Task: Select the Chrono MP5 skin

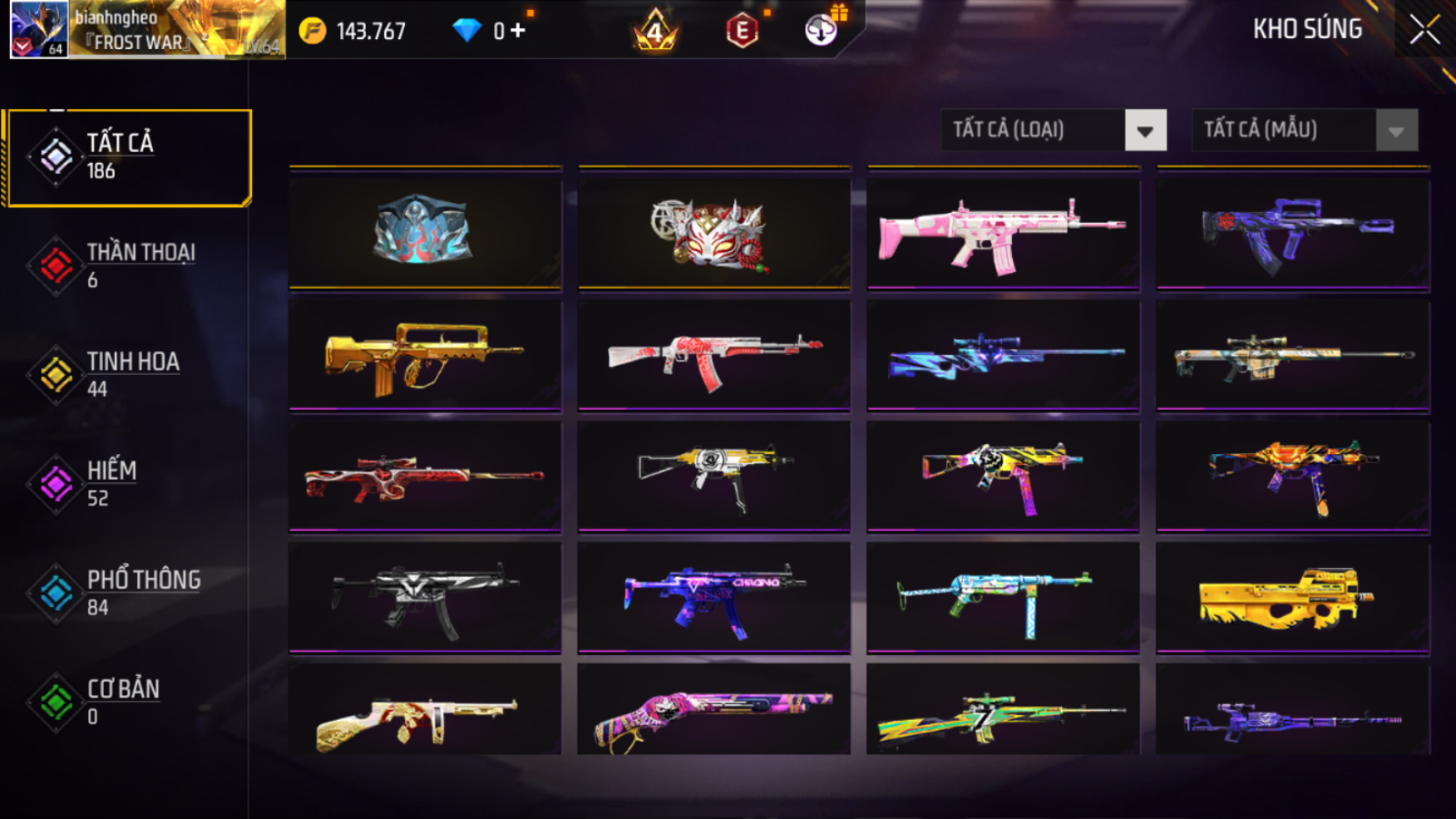Action: [x=714, y=597]
